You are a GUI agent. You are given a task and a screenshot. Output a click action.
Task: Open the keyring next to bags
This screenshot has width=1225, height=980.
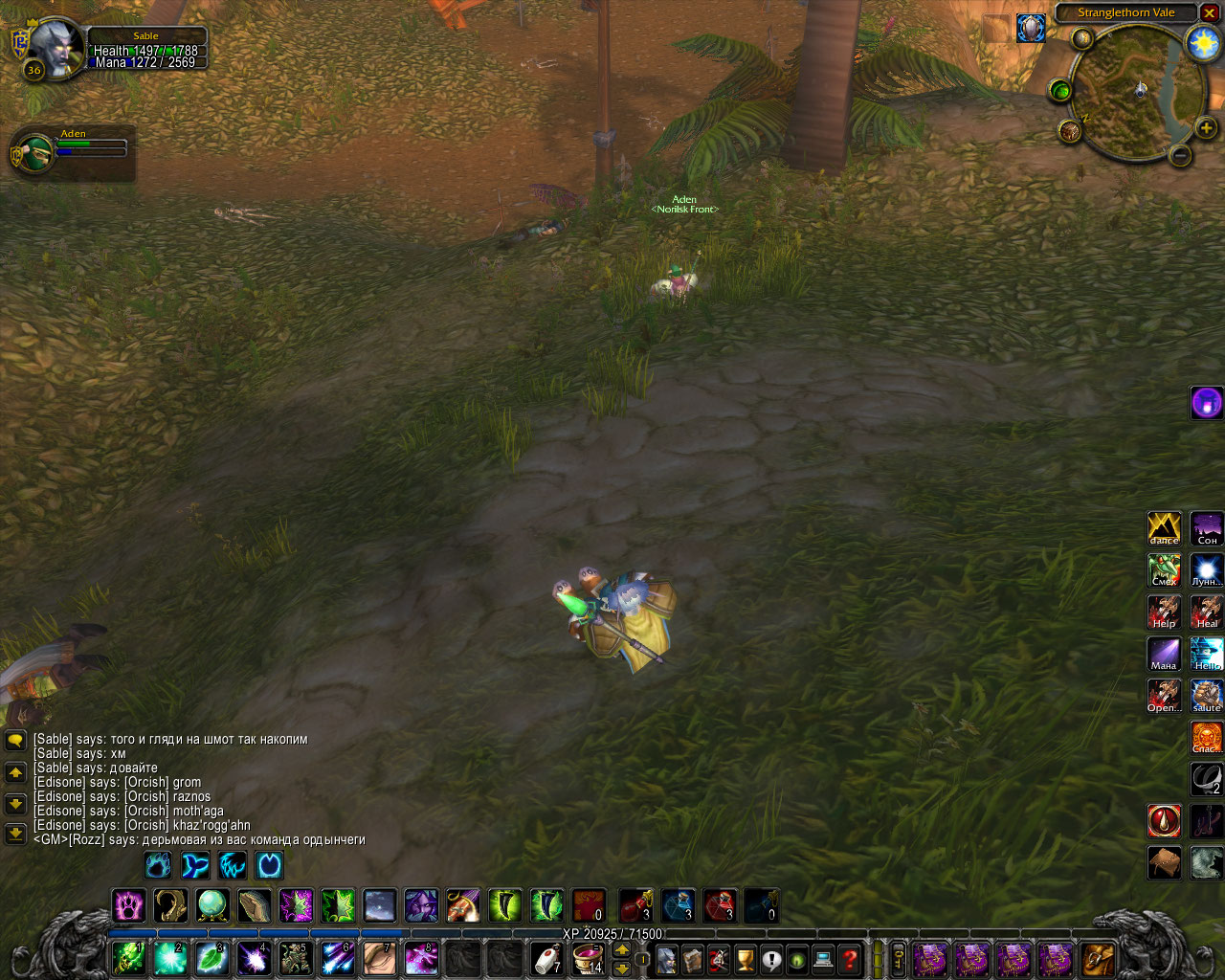899,958
